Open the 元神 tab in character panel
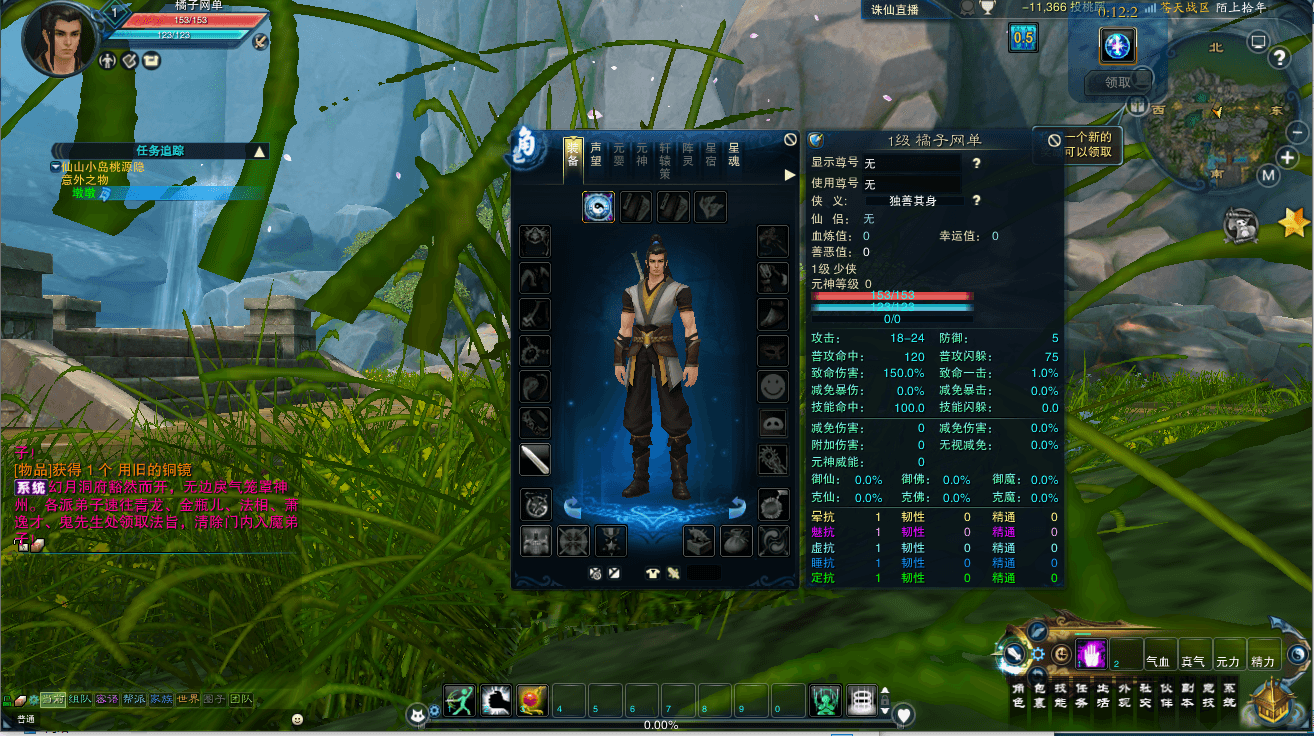The height and width of the screenshot is (736, 1314). coord(642,154)
